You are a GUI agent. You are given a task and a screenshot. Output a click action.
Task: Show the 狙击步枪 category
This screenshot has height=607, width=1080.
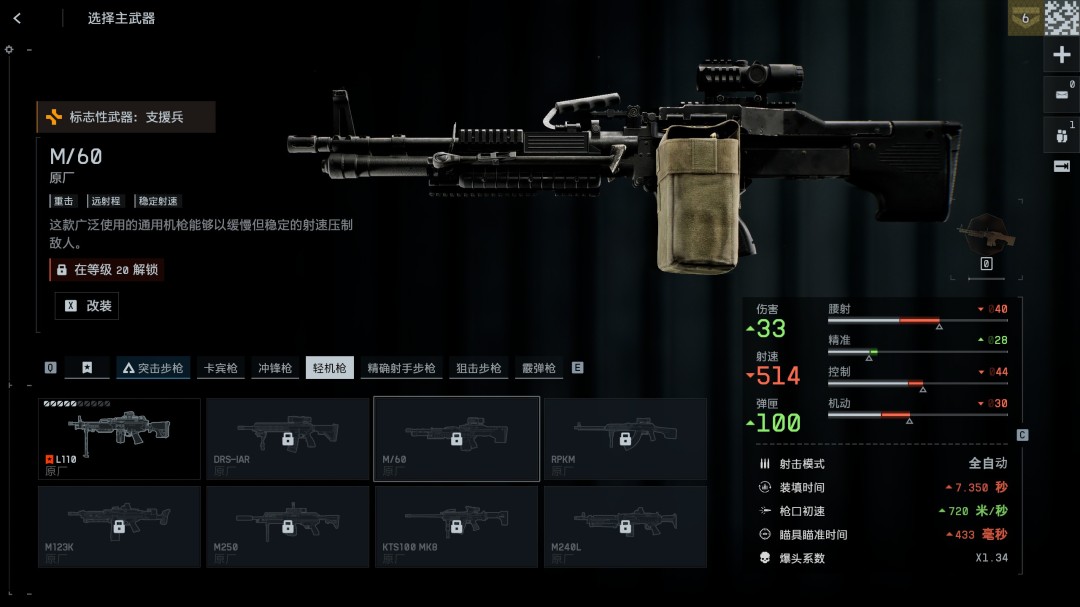[x=478, y=368]
